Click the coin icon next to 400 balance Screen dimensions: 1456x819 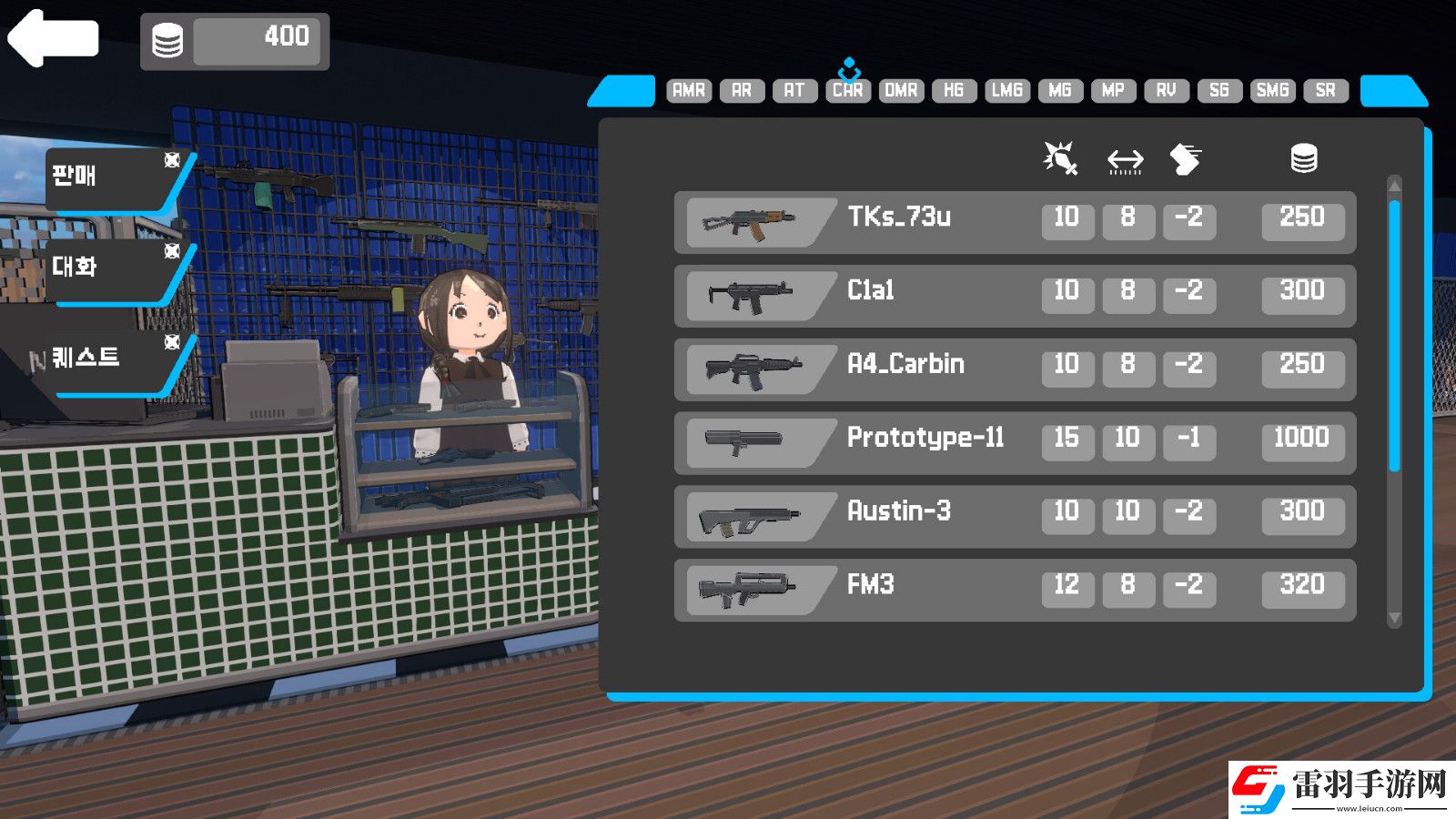(x=167, y=40)
